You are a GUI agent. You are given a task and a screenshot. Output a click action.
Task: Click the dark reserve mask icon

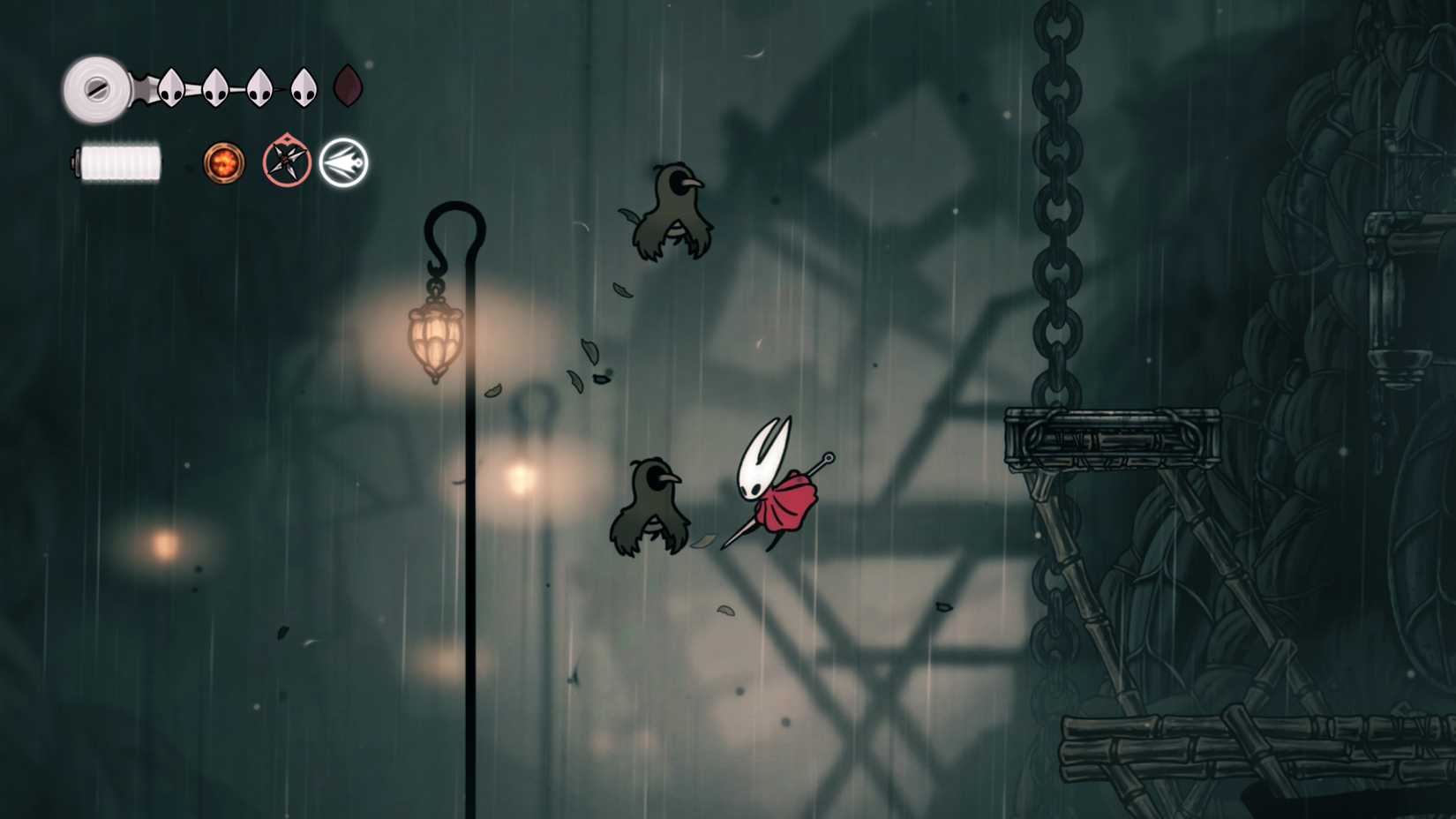[x=346, y=86]
